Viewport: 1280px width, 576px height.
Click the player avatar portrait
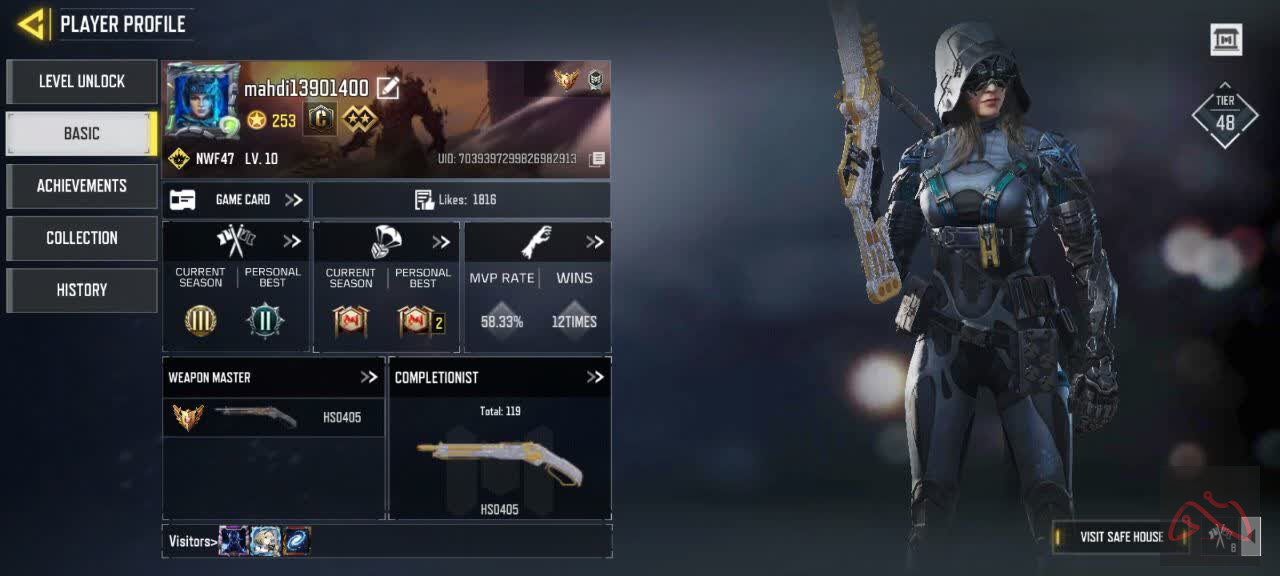click(x=203, y=100)
